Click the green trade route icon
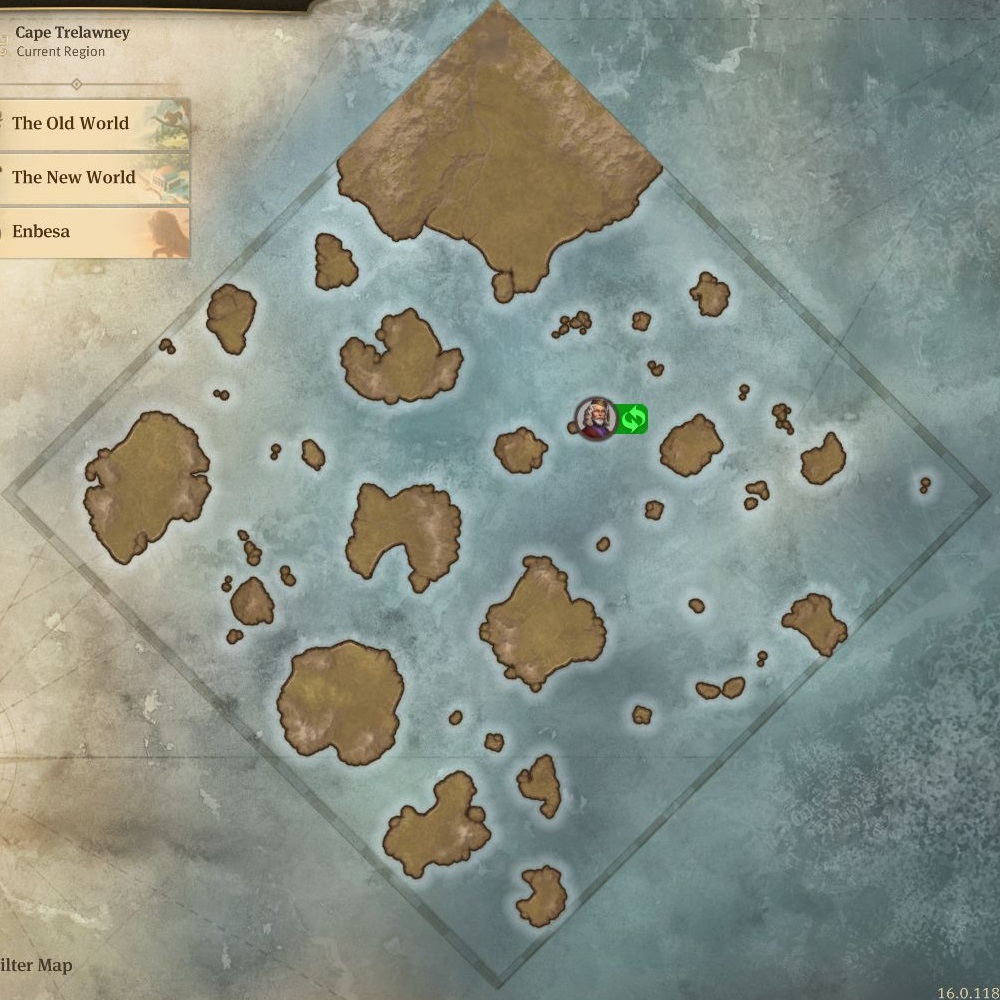 click(x=632, y=419)
